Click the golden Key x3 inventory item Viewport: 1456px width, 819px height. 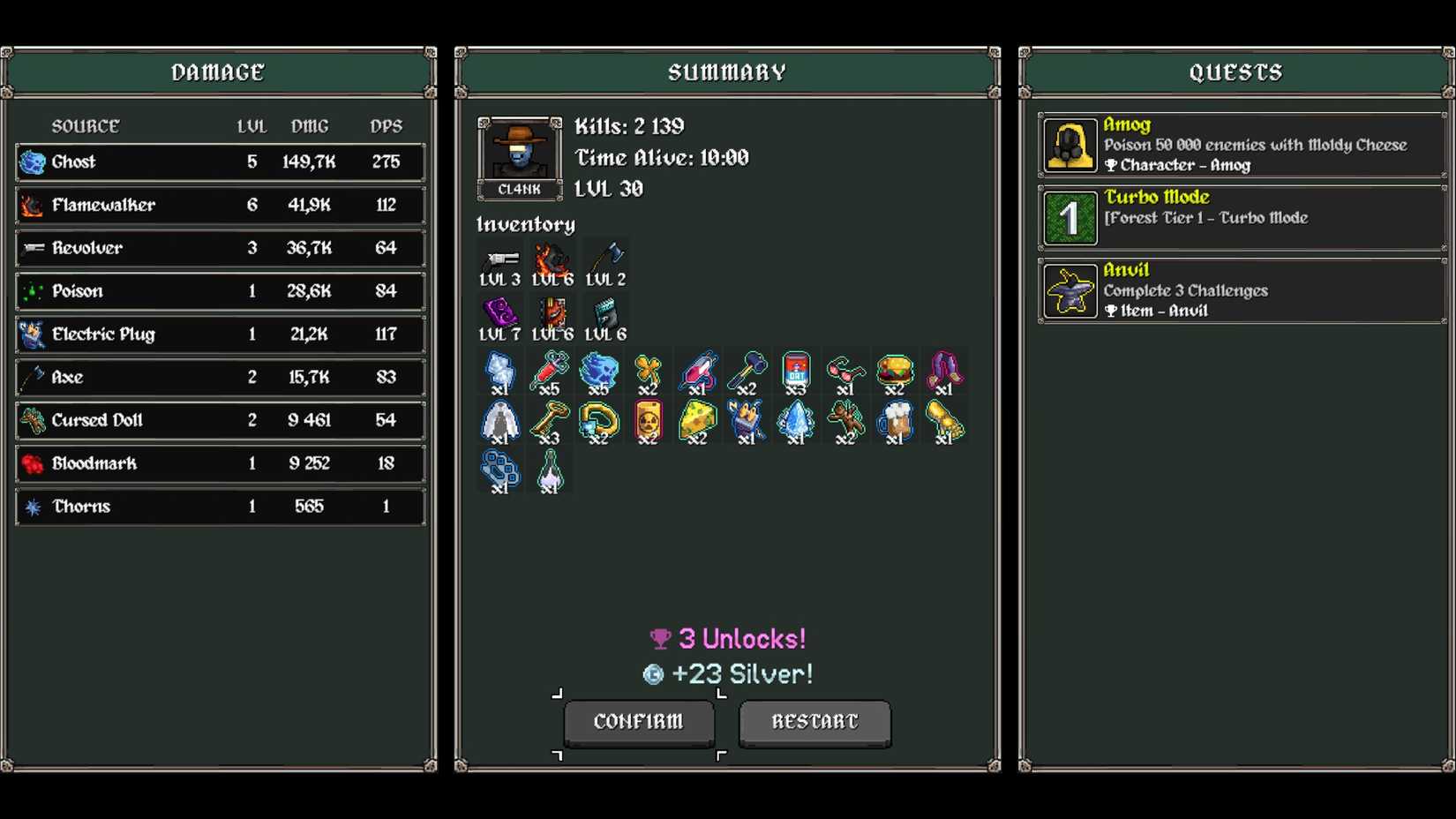(549, 421)
